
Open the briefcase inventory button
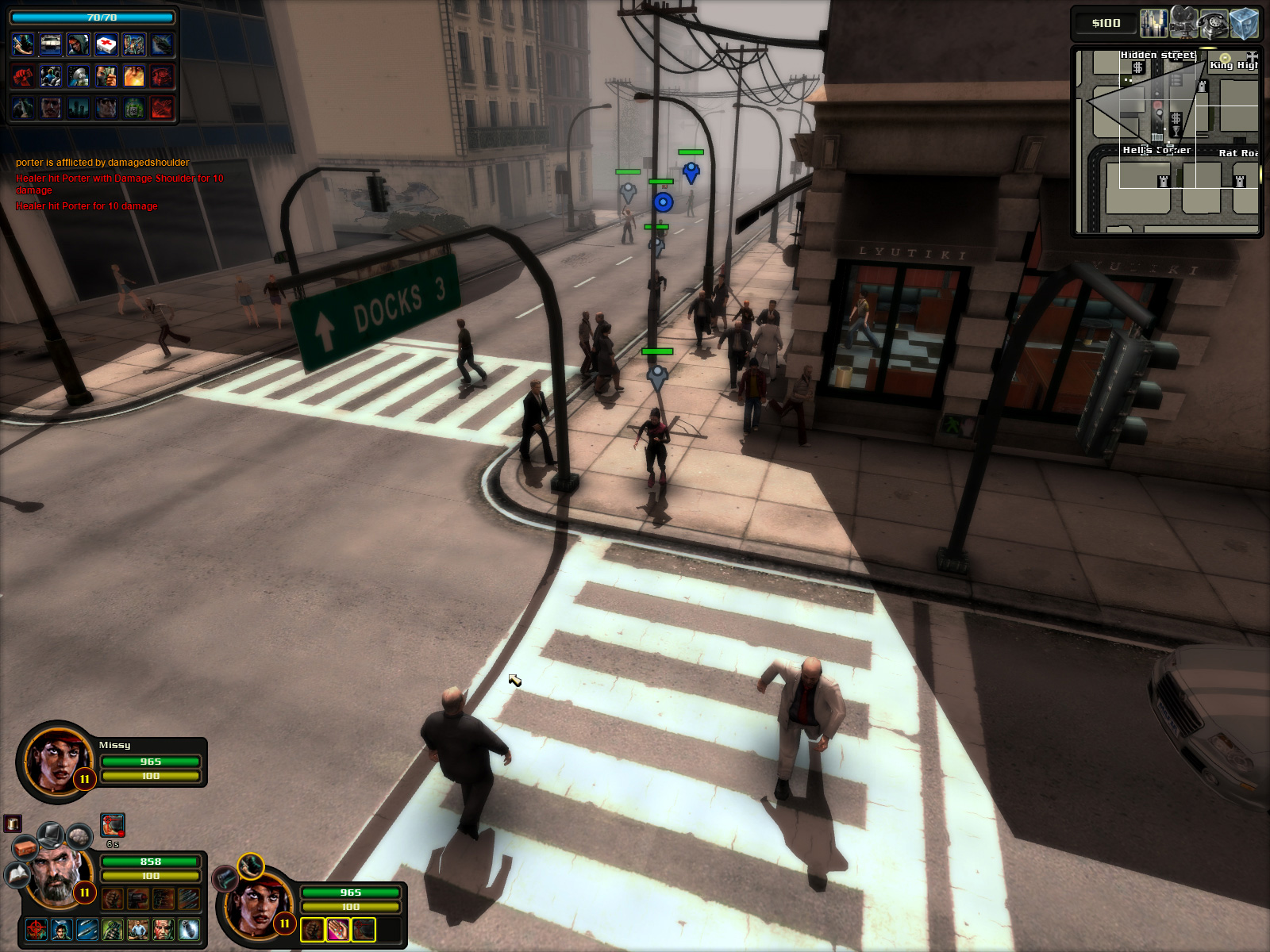[25, 848]
